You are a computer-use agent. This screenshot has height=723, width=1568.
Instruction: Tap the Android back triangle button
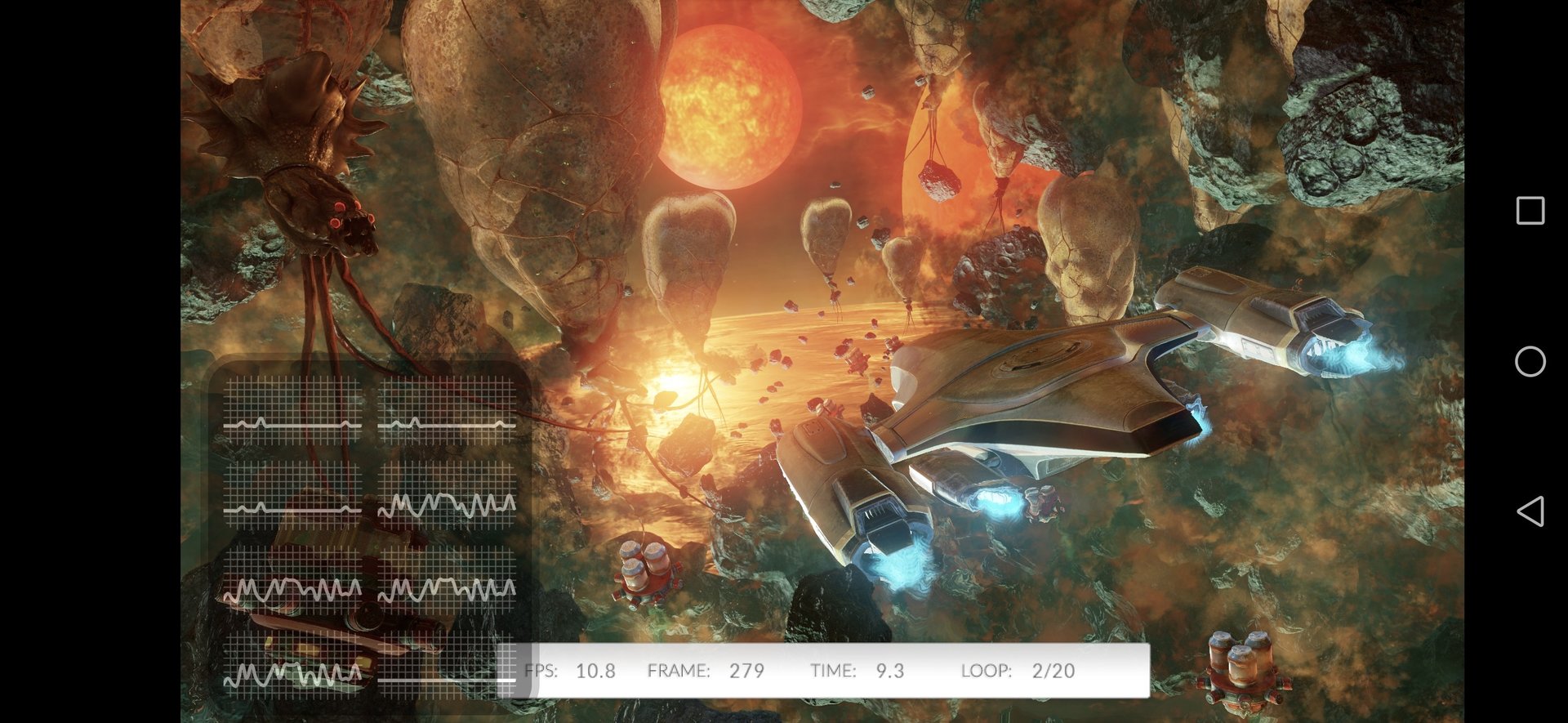1530,511
